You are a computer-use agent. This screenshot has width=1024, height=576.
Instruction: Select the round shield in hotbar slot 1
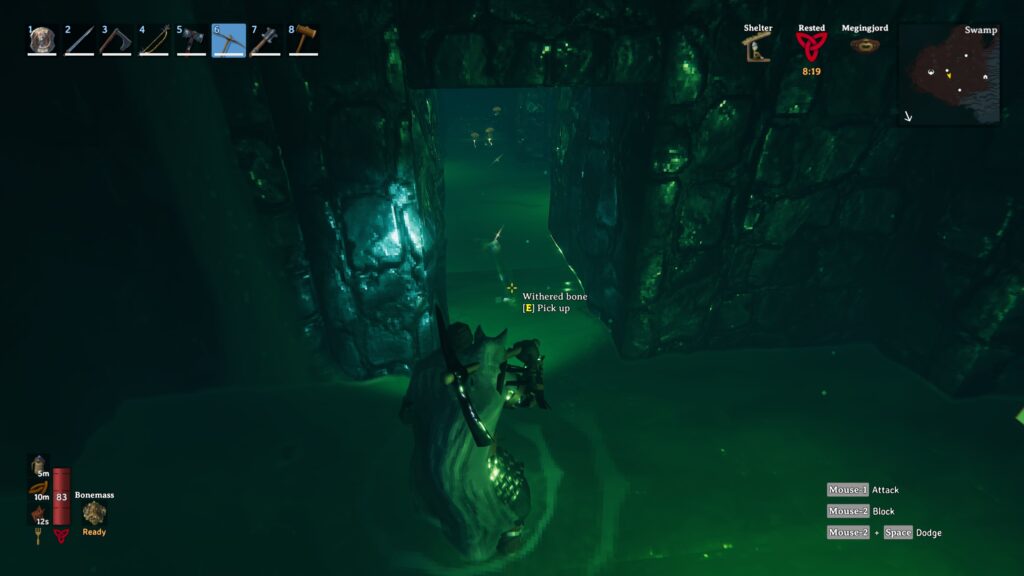tap(41, 40)
